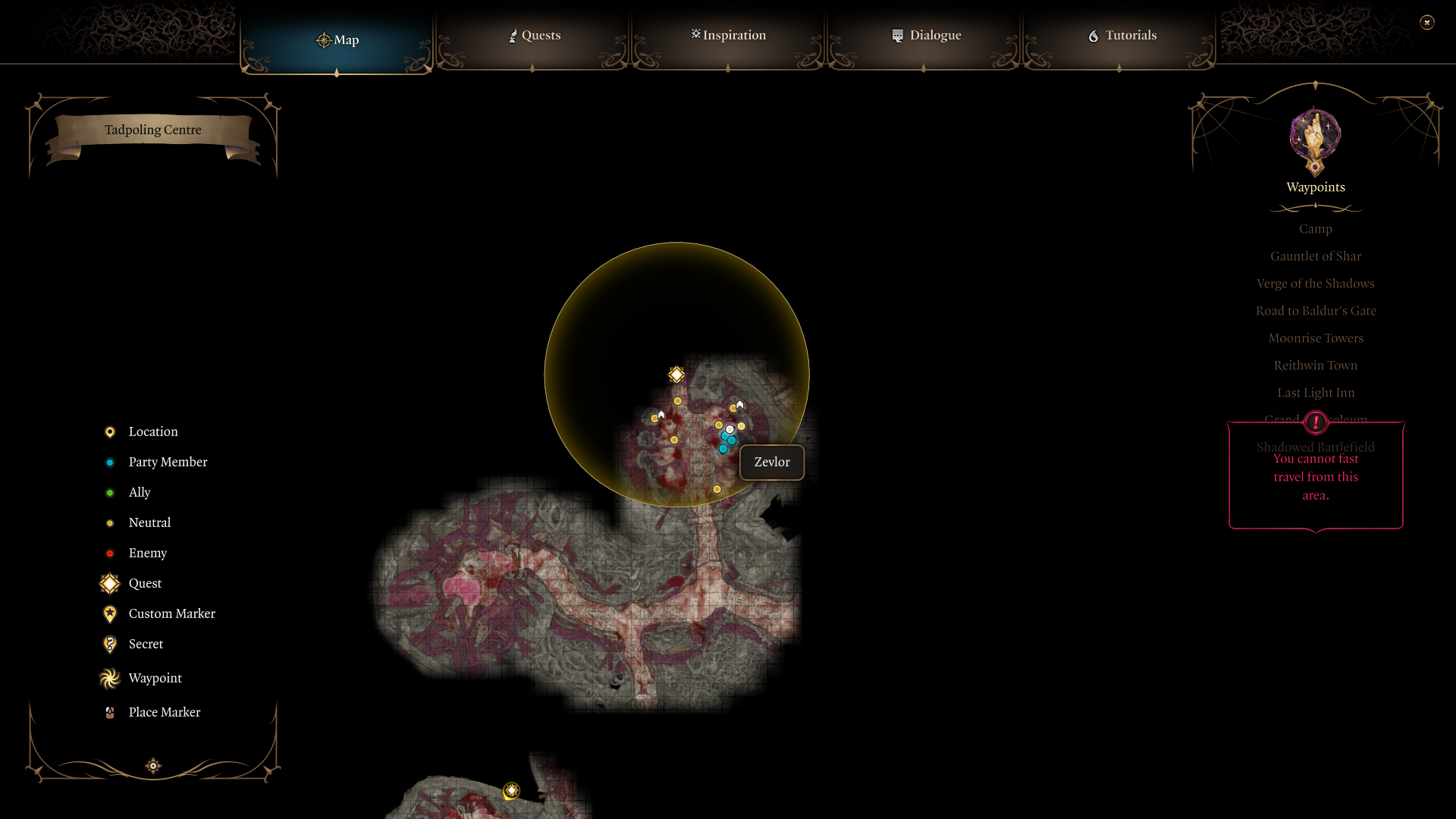Viewport: 1456px width, 819px height.
Task: Click the Custom Marker legend icon
Action: (x=109, y=613)
